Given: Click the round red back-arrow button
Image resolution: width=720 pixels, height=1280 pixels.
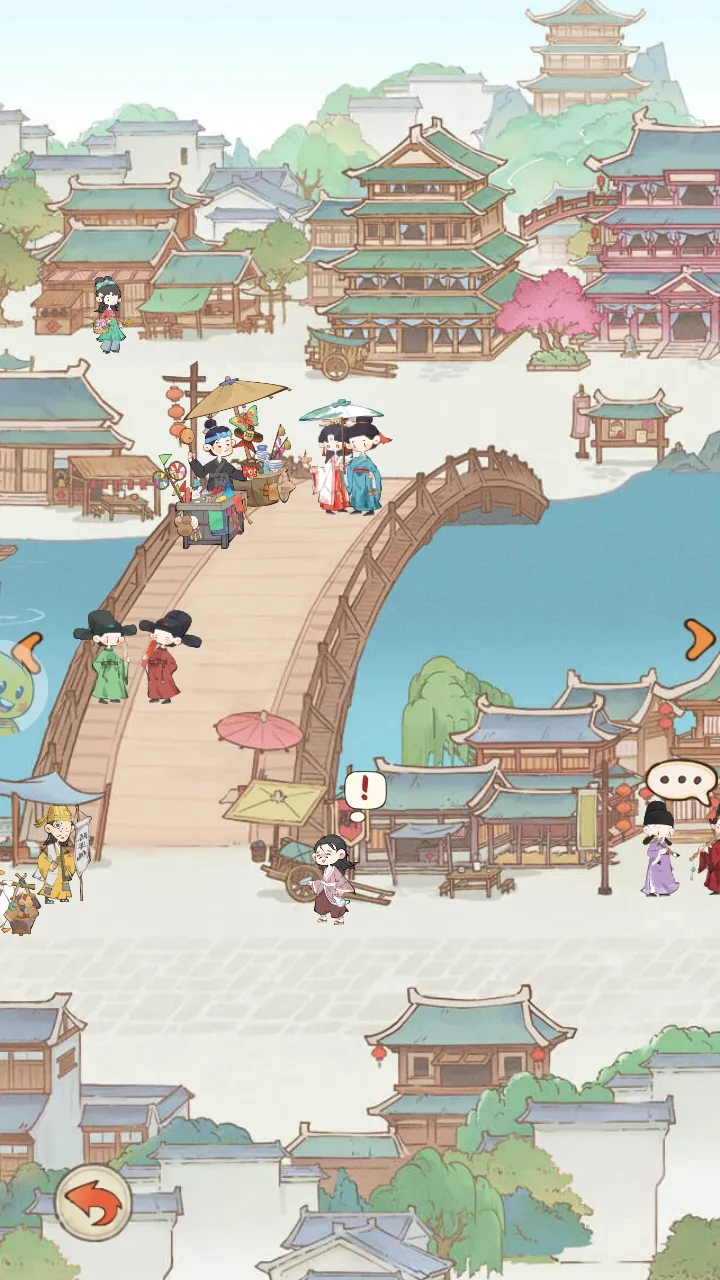Looking at the screenshot, I should pos(93,1203).
